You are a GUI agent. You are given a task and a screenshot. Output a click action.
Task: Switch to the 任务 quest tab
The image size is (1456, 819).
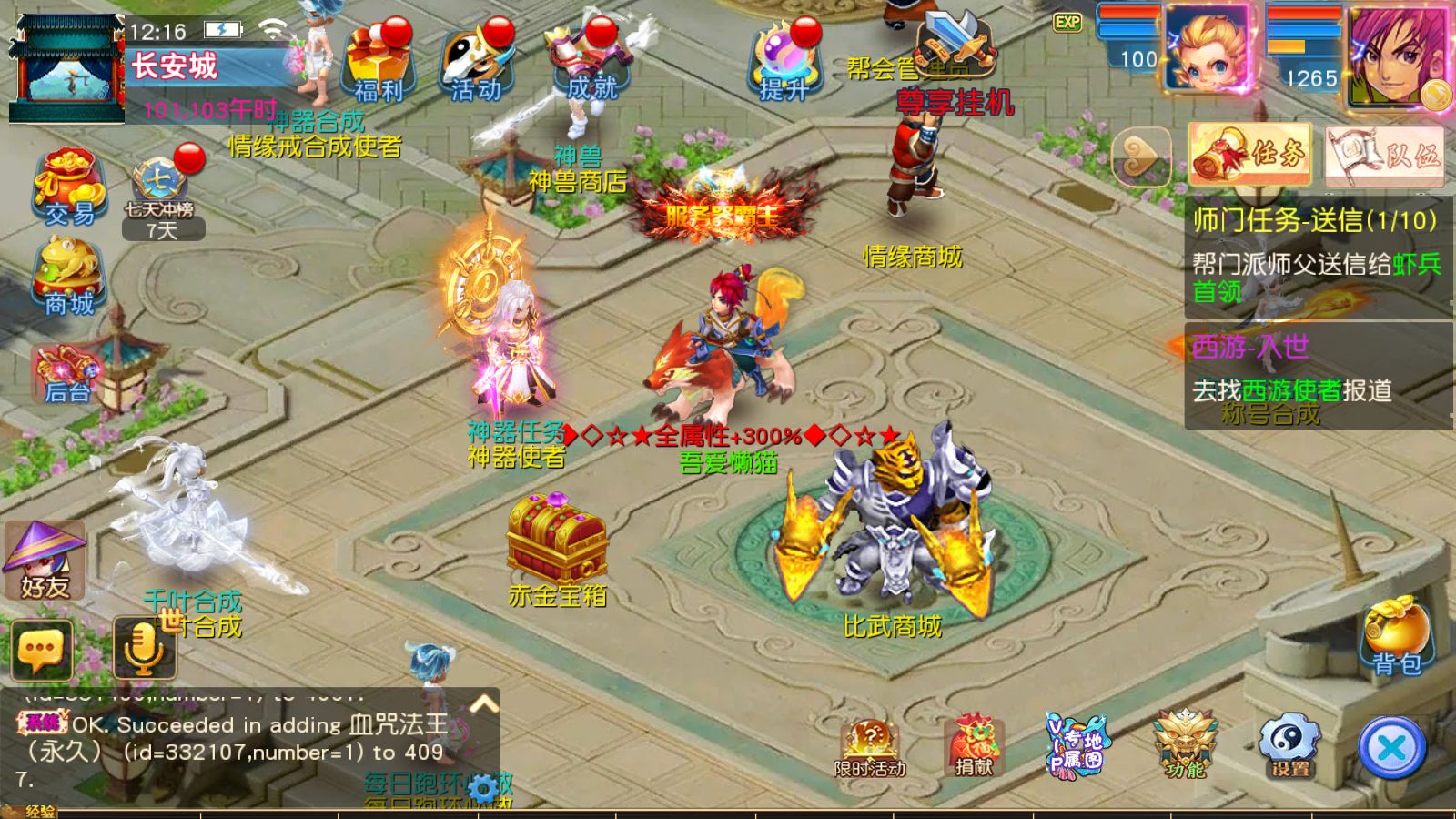click(1250, 155)
